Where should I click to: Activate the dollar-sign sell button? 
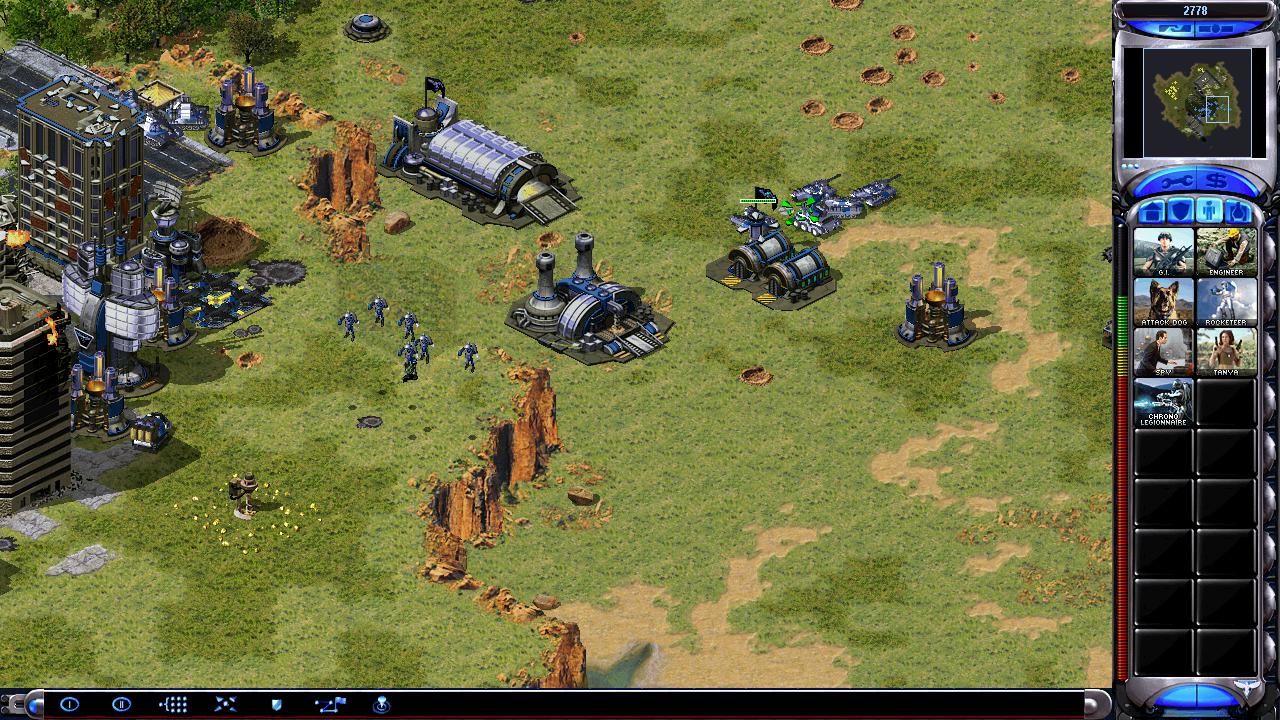(x=1218, y=181)
